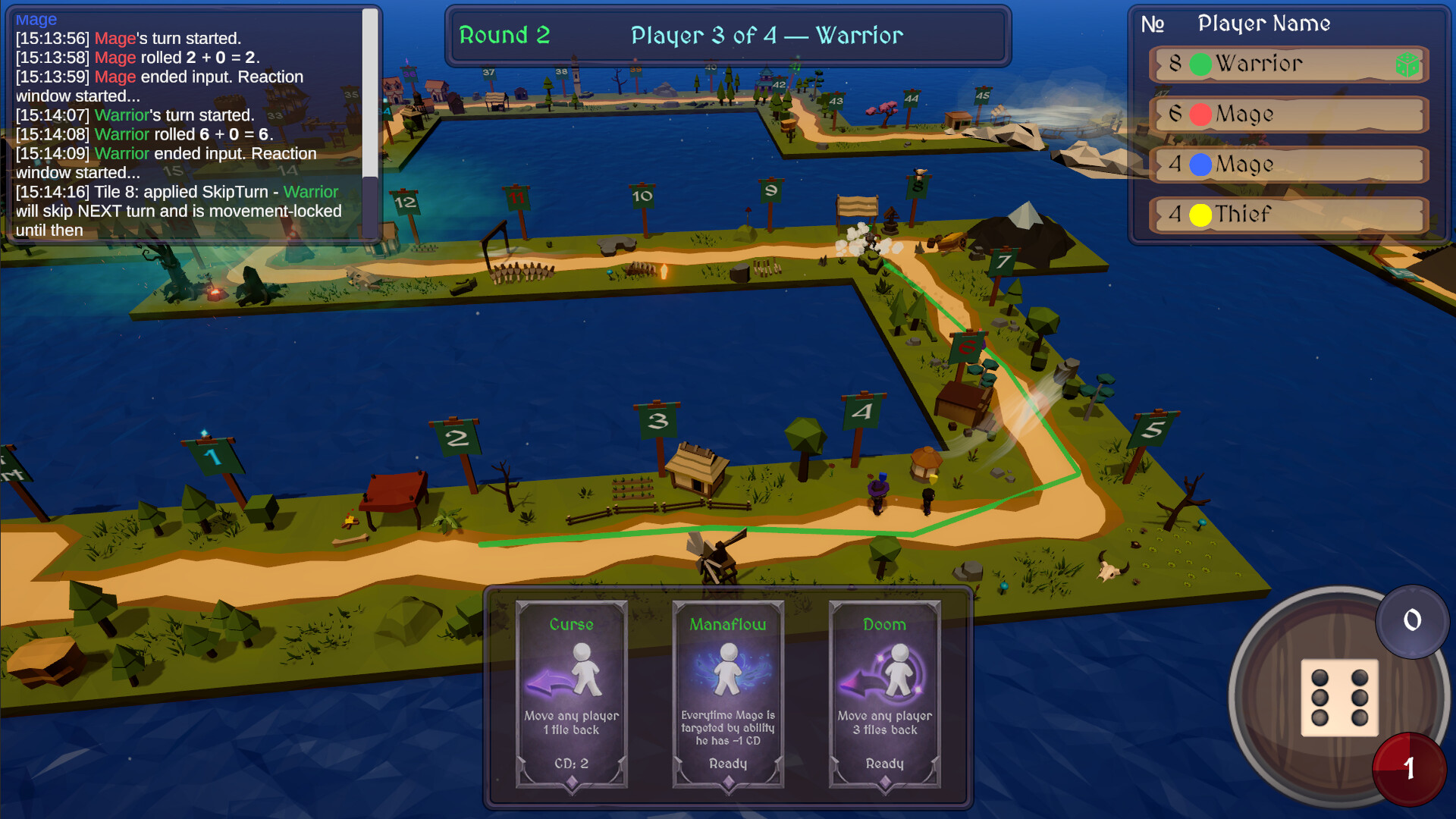Click the green dice icon beside Warrior
The width and height of the screenshot is (1456, 819).
click(1407, 65)
